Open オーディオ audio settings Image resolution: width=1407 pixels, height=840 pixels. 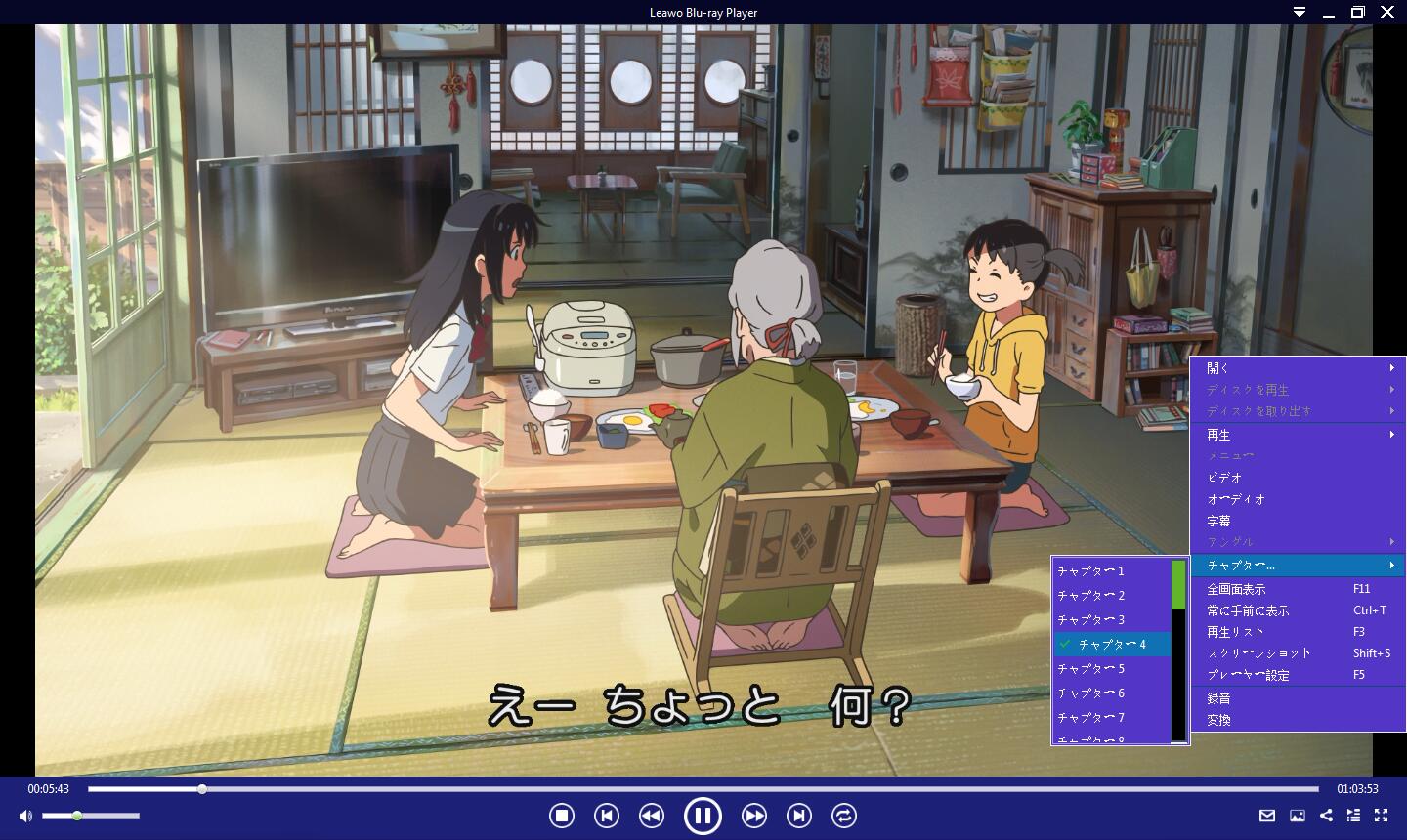[1237, 499]
